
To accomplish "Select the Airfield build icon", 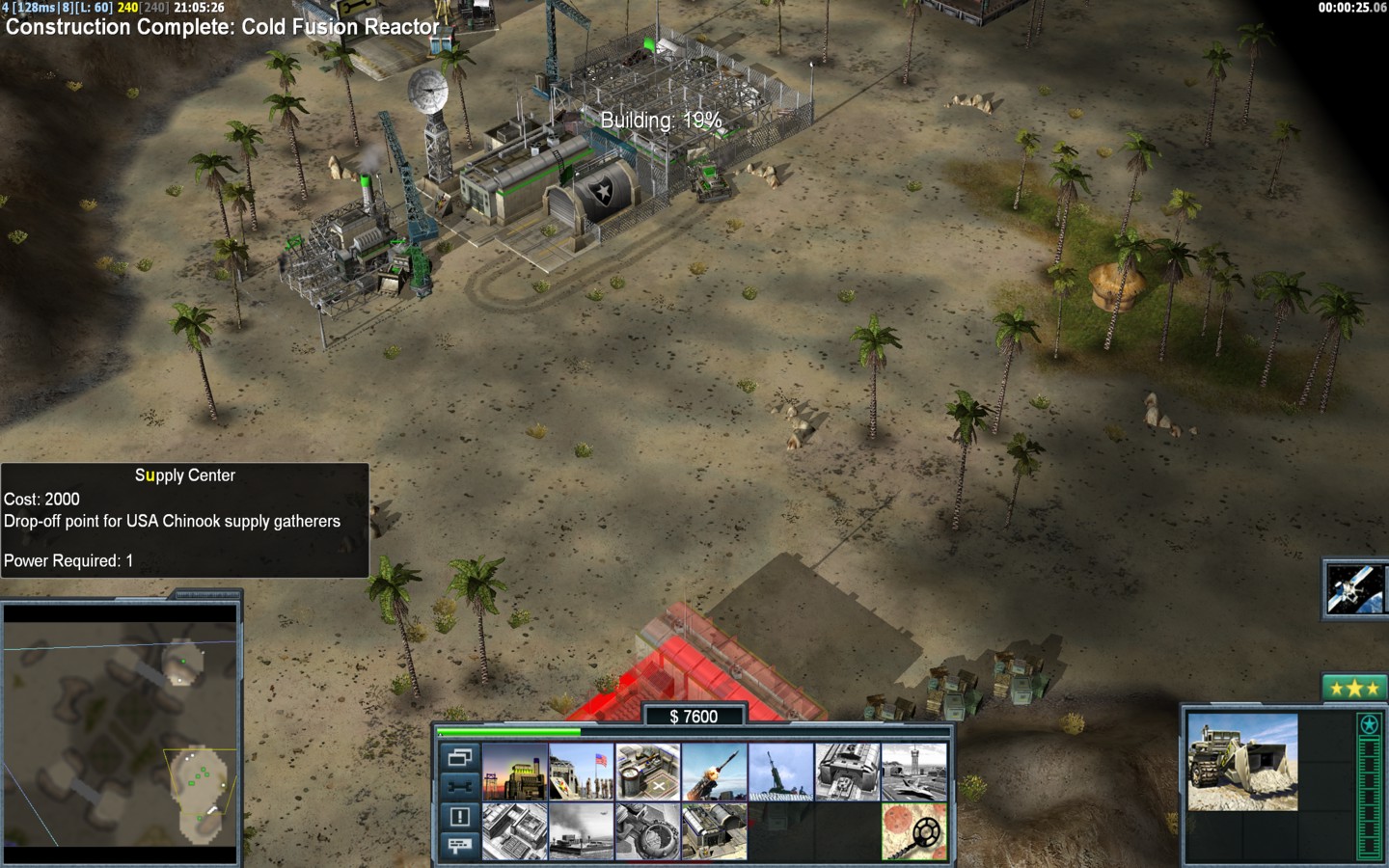I will (913, 772).
